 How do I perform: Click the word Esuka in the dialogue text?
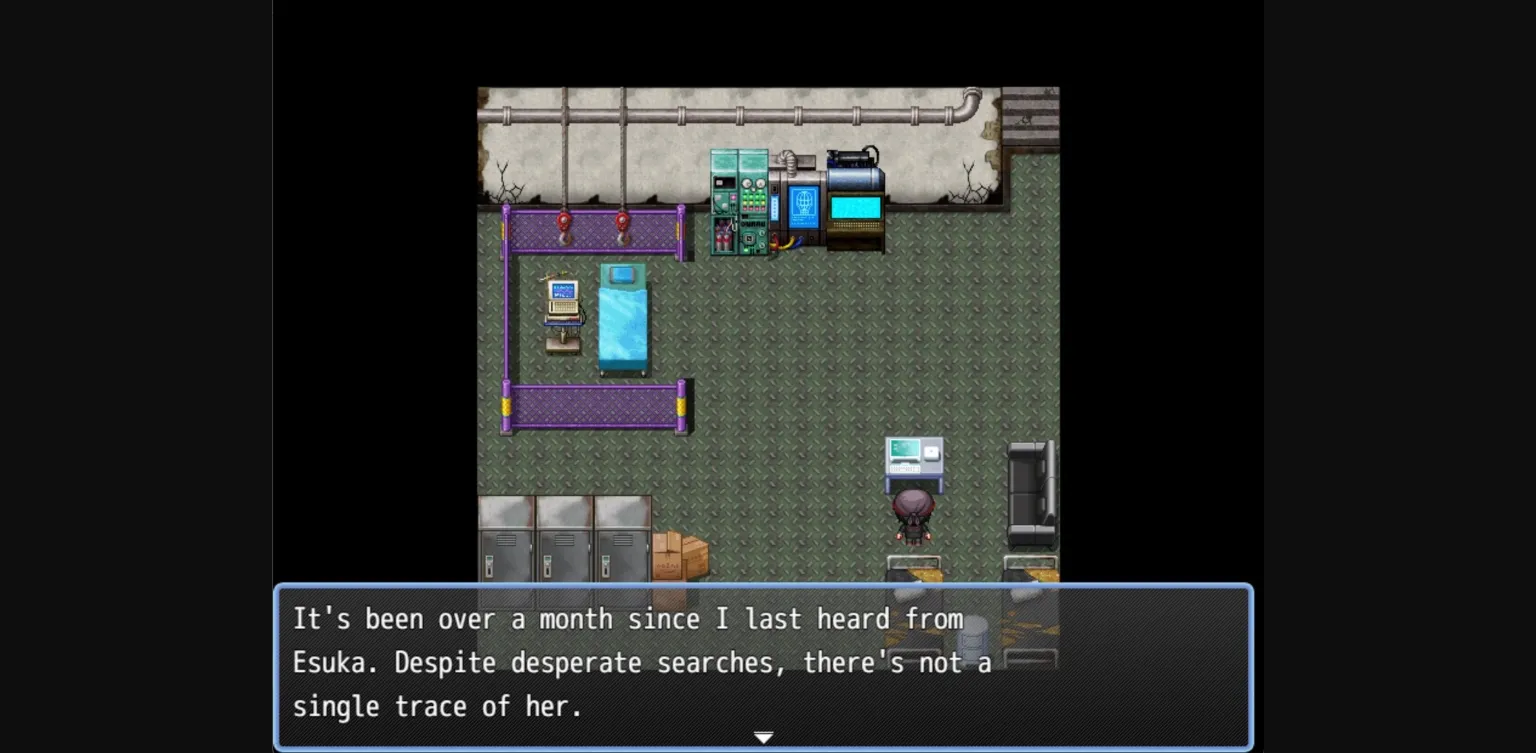coord(331,662)
